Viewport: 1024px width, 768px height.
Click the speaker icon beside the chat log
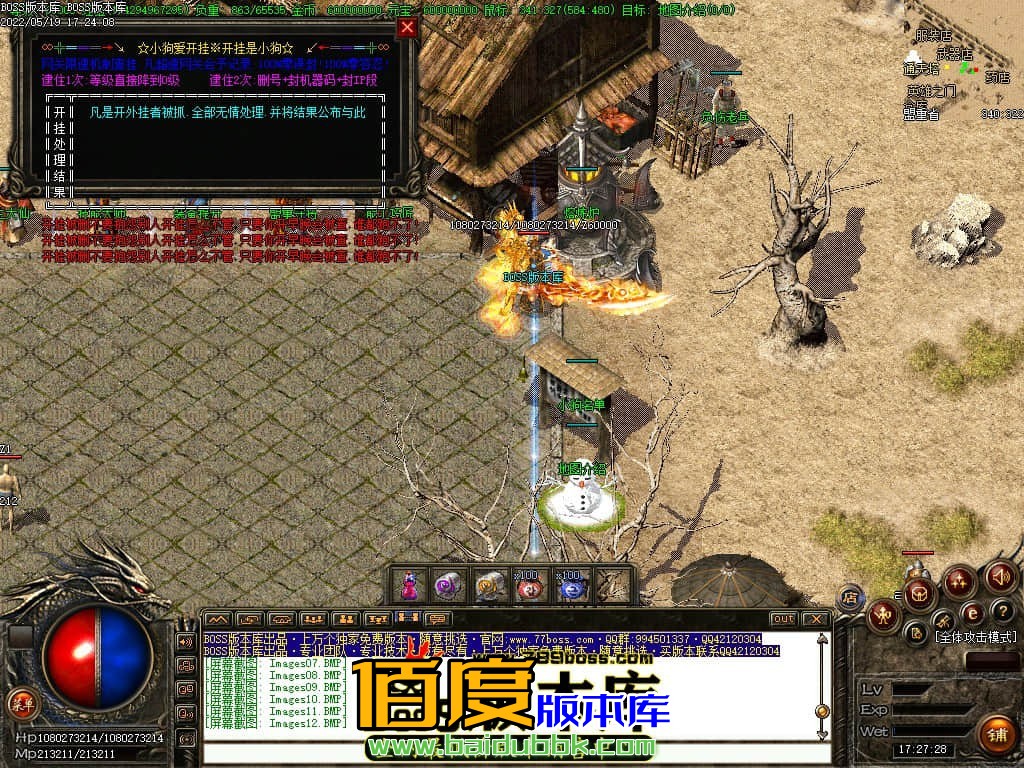click(186, 641)
